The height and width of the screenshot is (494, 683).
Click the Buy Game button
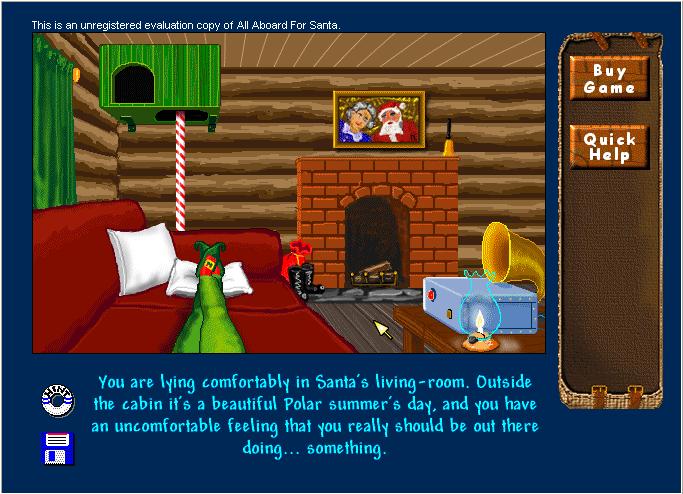click(609, 79)
